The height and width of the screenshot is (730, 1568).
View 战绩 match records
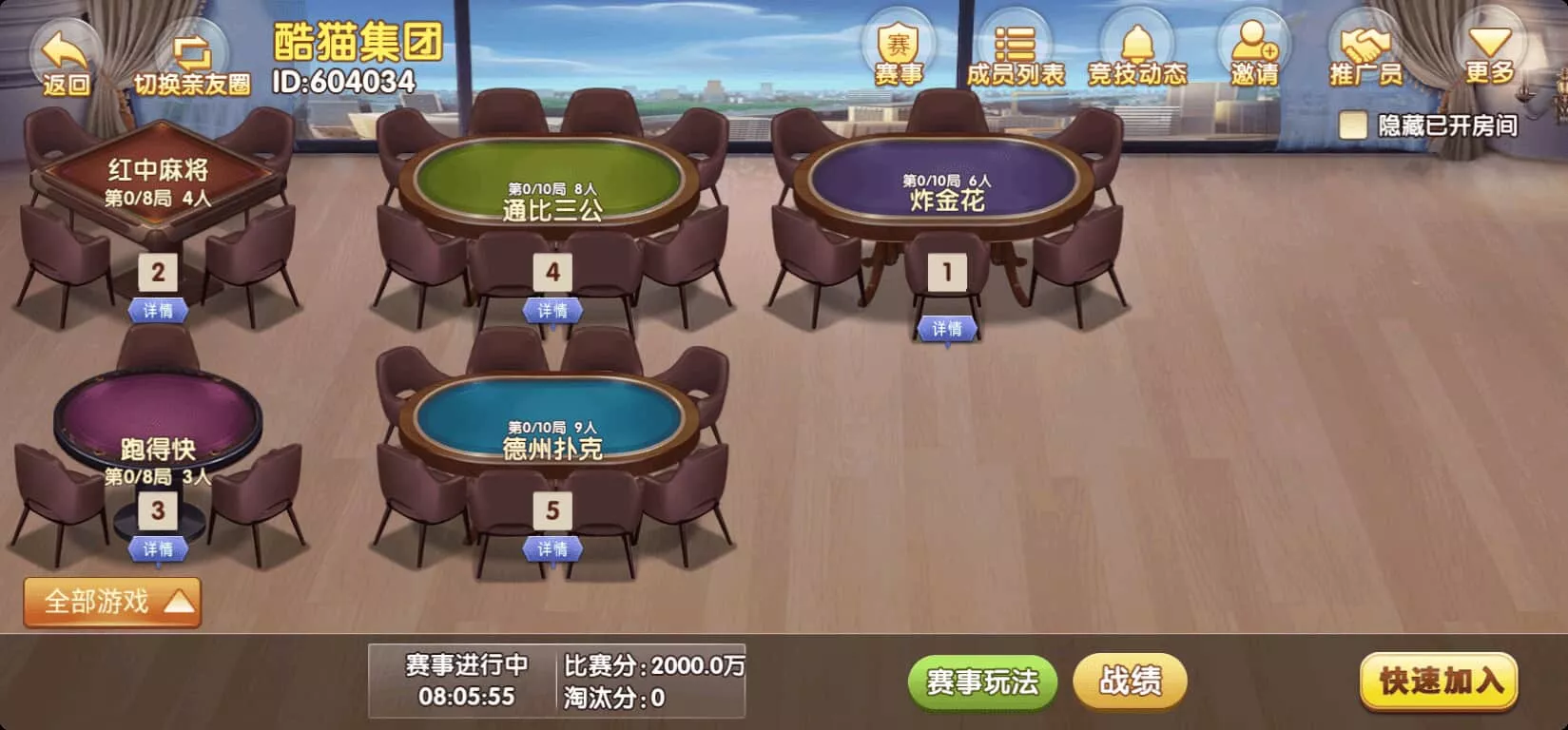click(1130, 681)
